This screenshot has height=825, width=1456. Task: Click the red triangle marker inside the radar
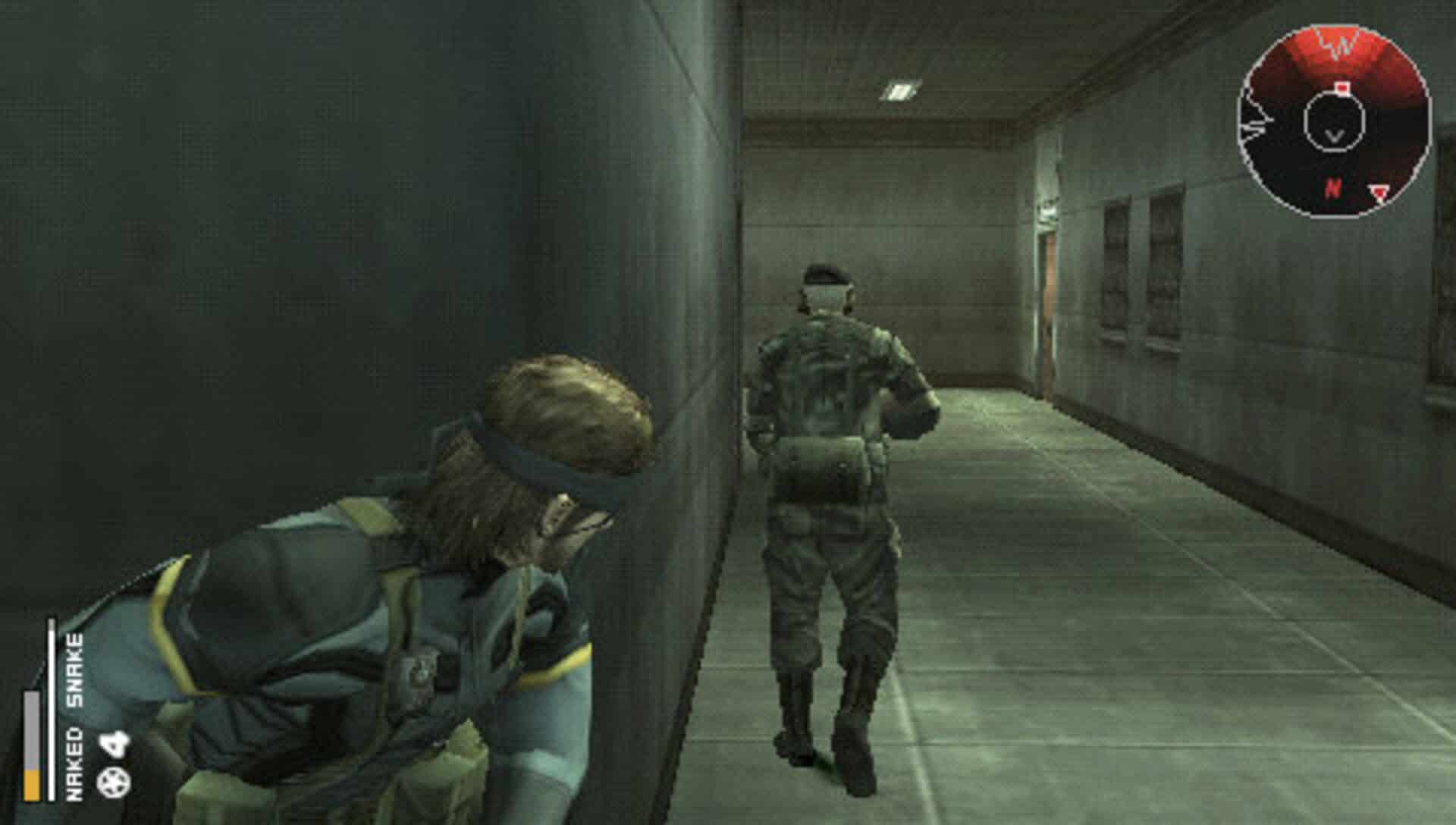pyautogui.click(x=1379, y=191)
